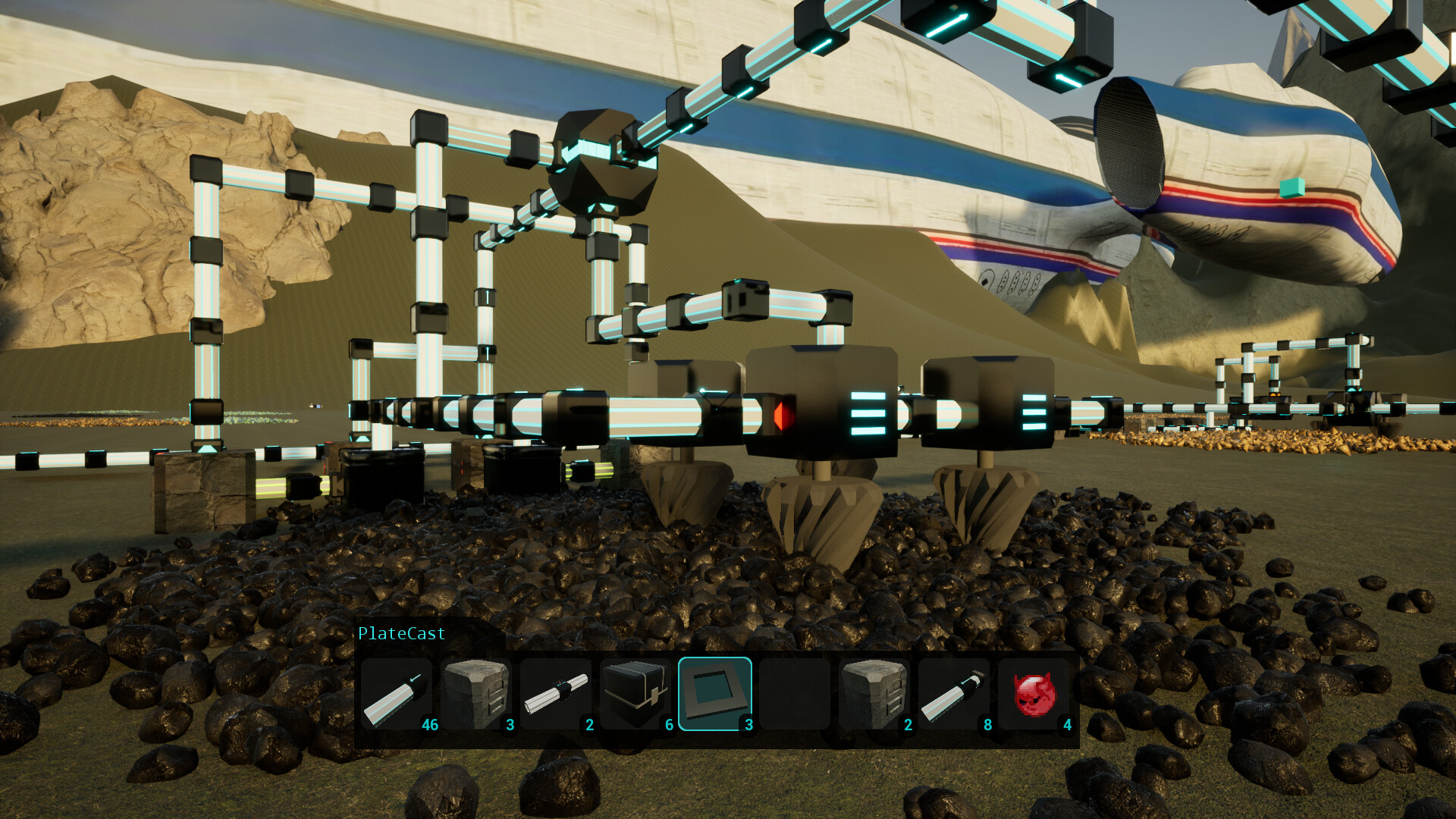Click the PlateCast item name label

[400, 633]
